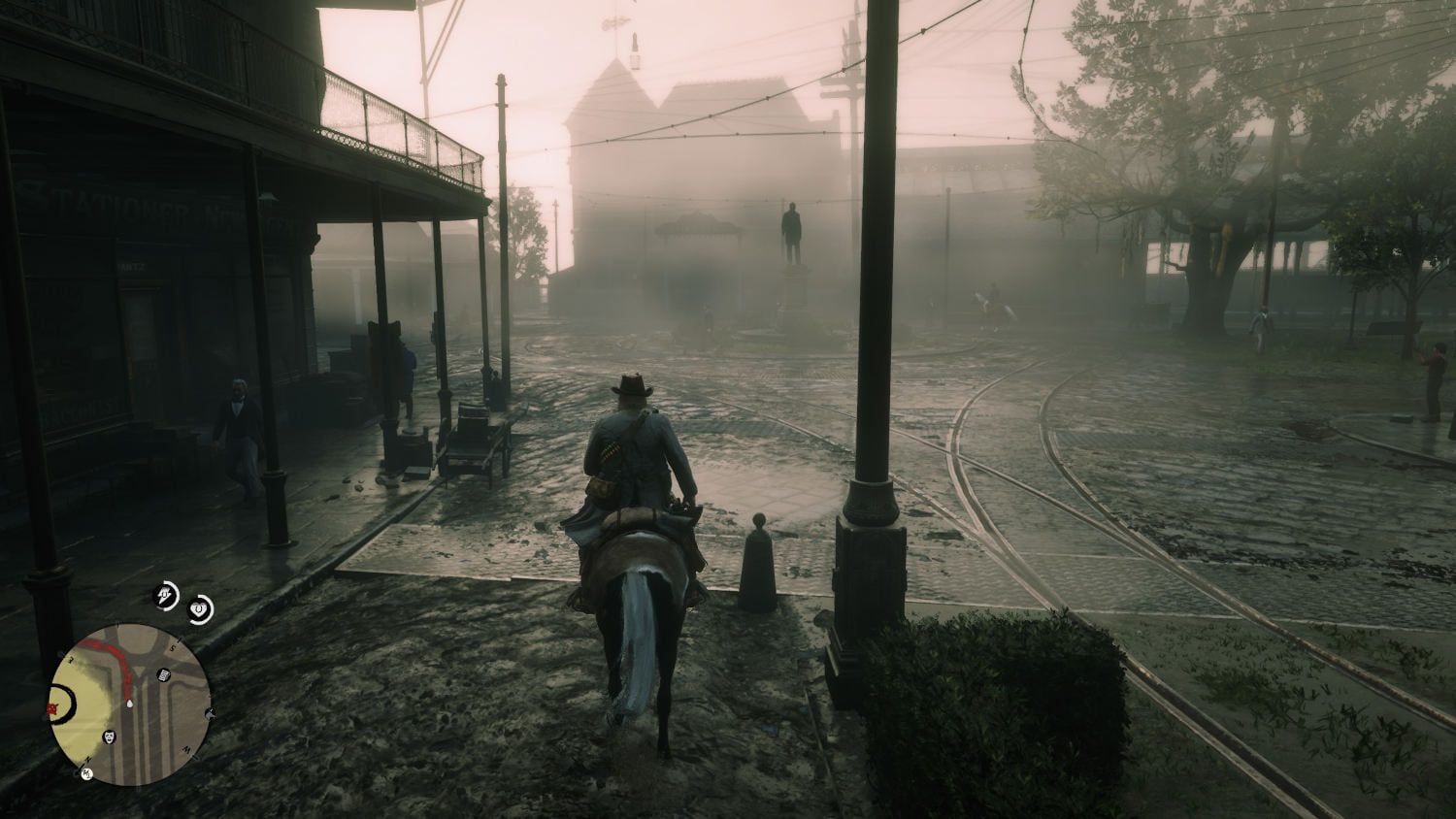
Task: Click the newspaper vendor icon on the minimap
Action: 163,674
